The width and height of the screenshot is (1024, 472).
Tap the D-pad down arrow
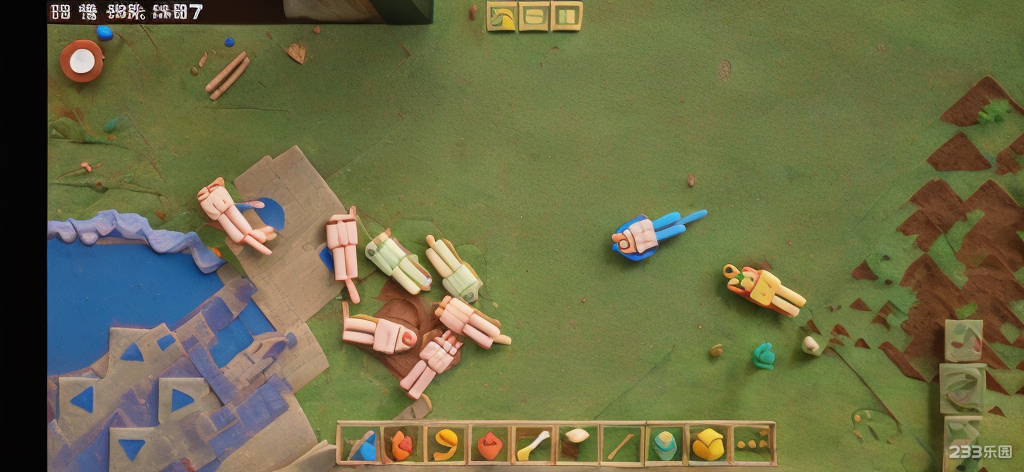131,449
